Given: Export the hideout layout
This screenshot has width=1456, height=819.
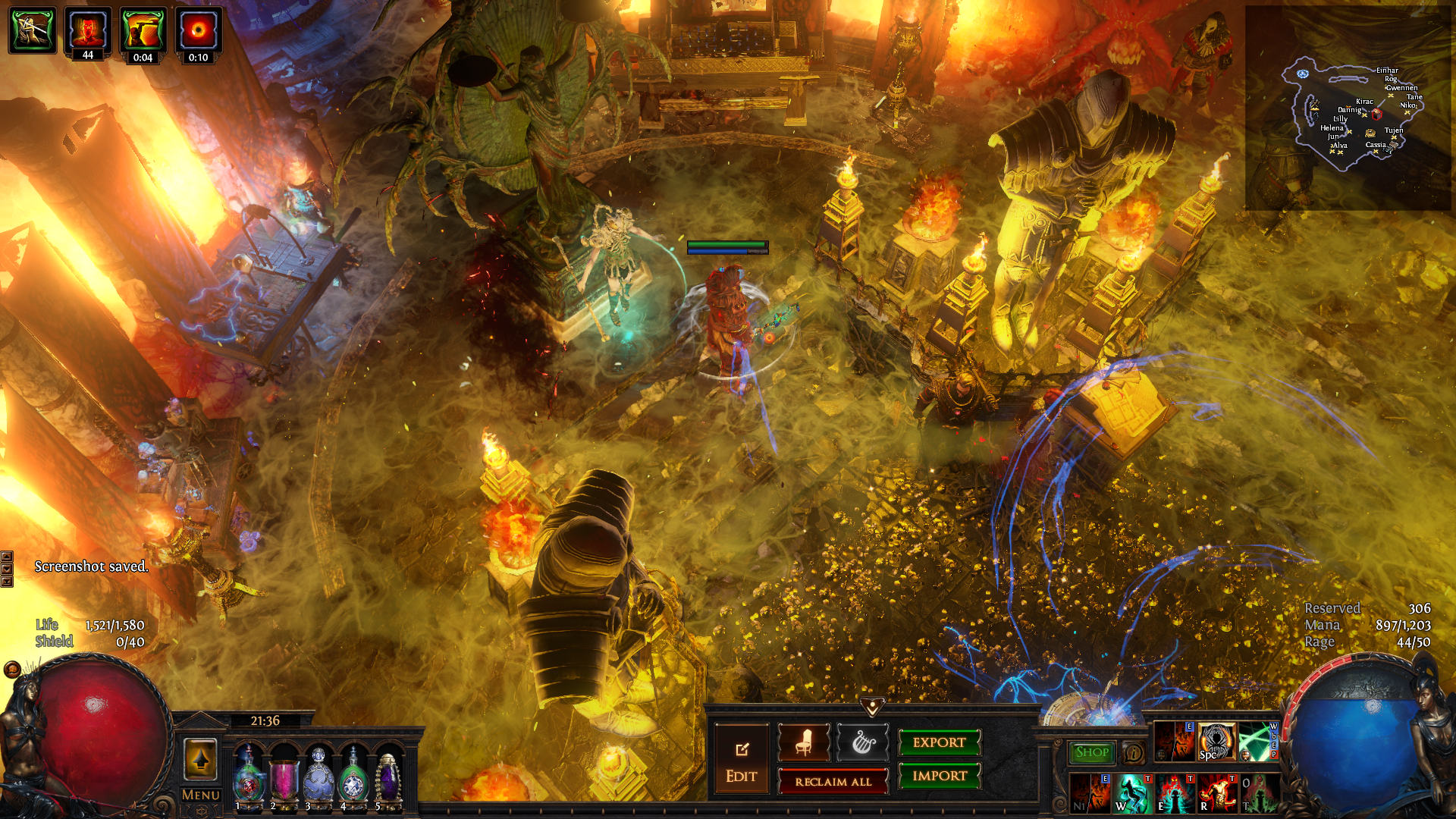Looking at the screenshot, I should pos(939,742).
